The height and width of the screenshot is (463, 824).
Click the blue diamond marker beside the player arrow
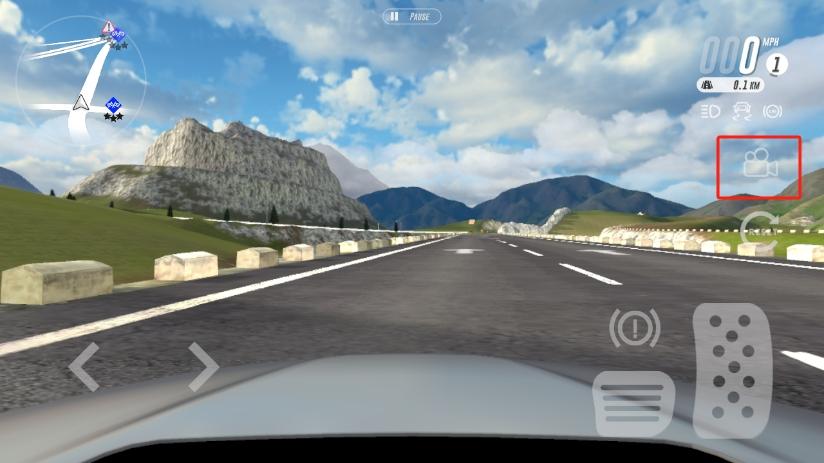113,104
